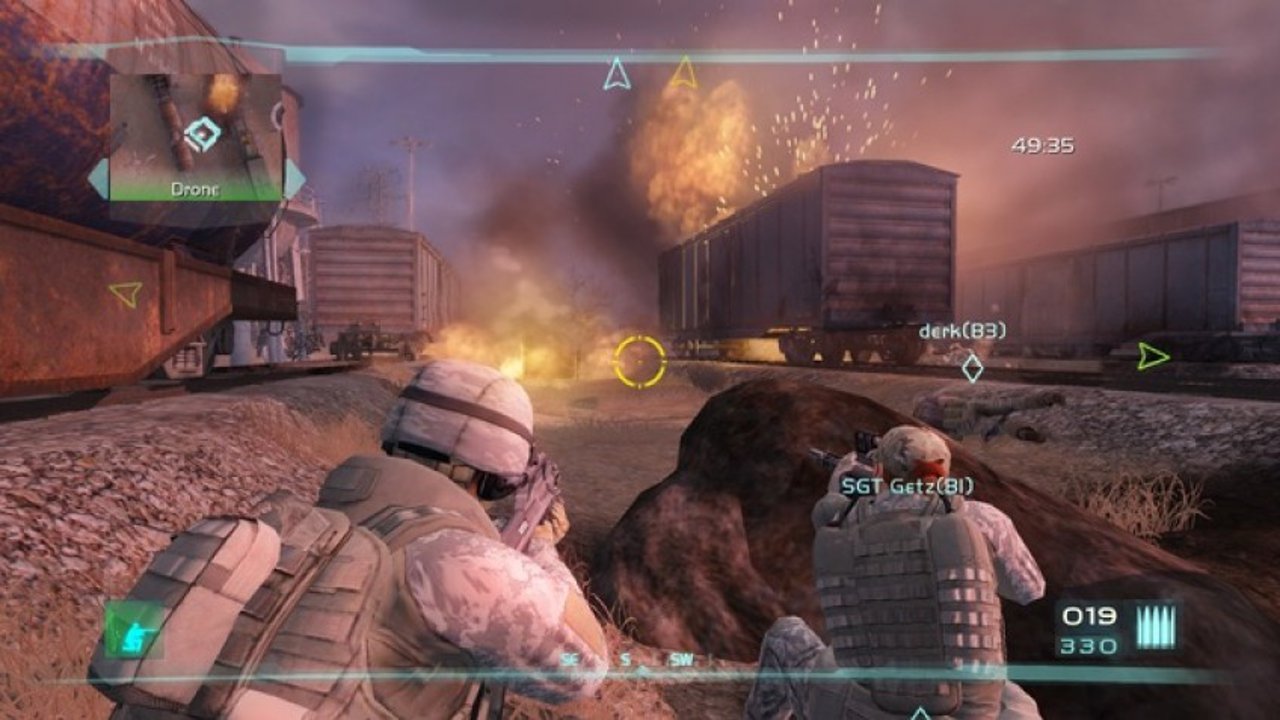Click the Drone label text
The image size is (1280, 720).
[194, 187]
